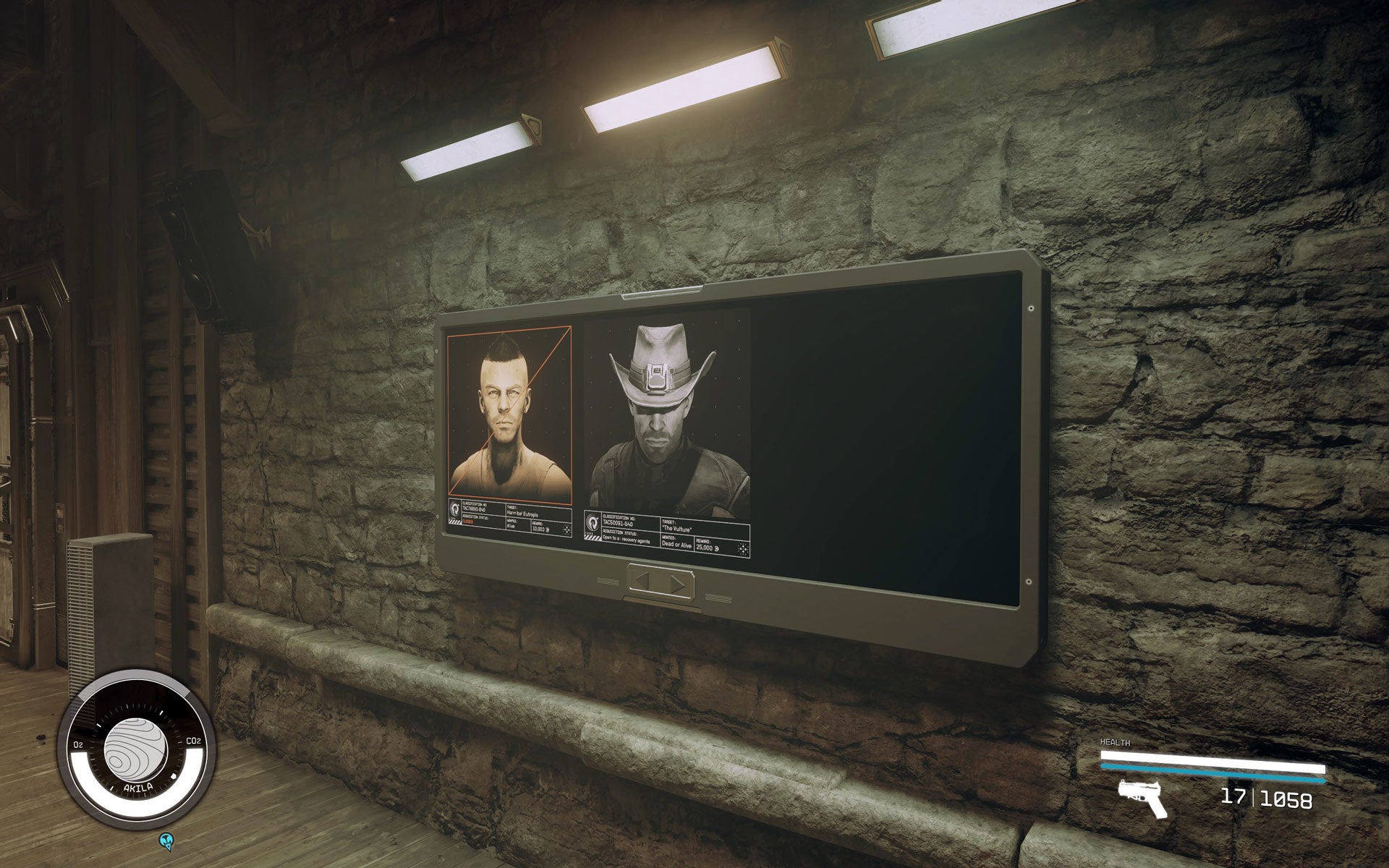The image size is (1389, 868).
Task: Click the Dead or Alive wanted status
Action: 676,545
